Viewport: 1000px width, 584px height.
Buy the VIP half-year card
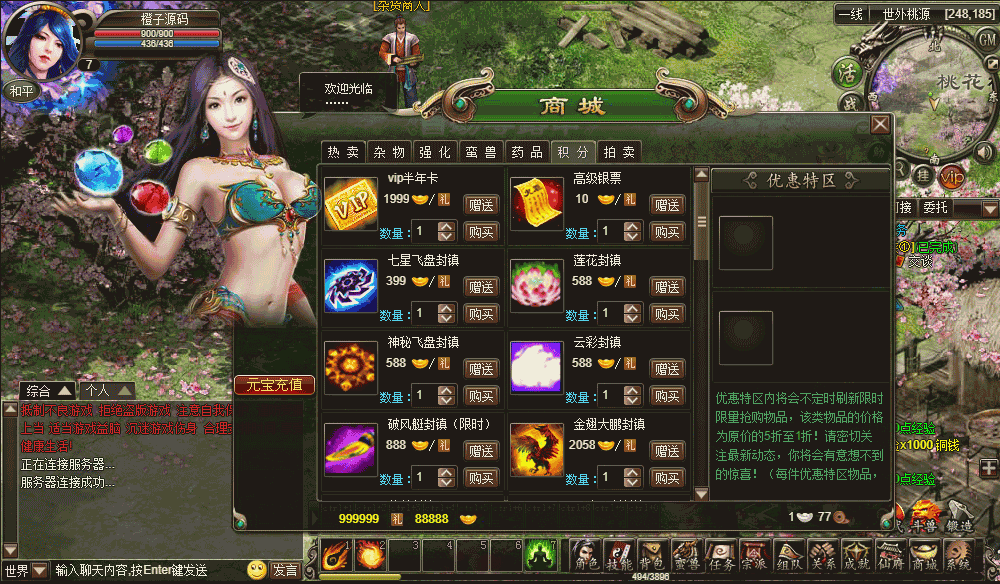coord(482,232)
